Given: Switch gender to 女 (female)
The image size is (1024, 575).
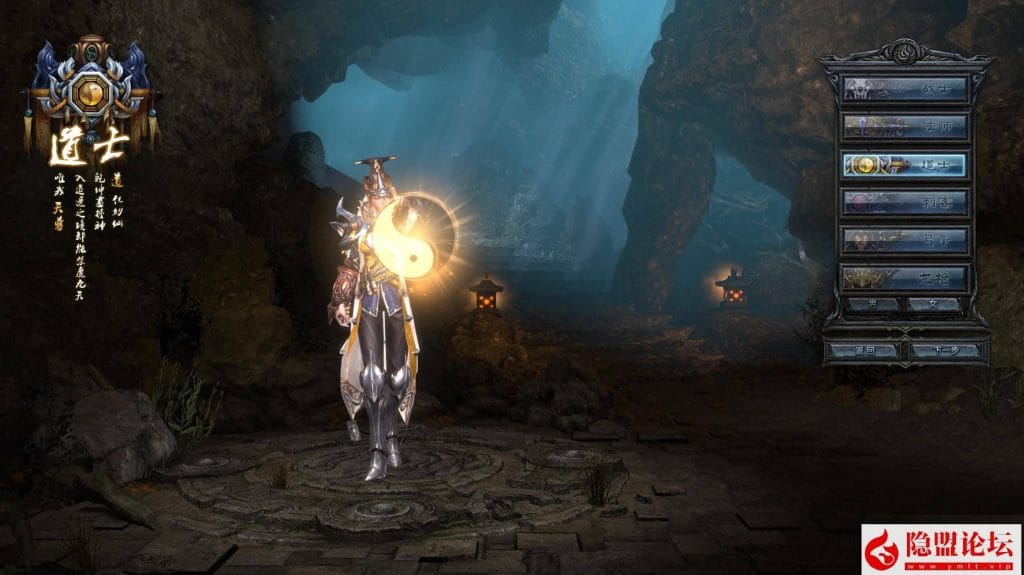Looking at the screenshot, I should (937, 304).
